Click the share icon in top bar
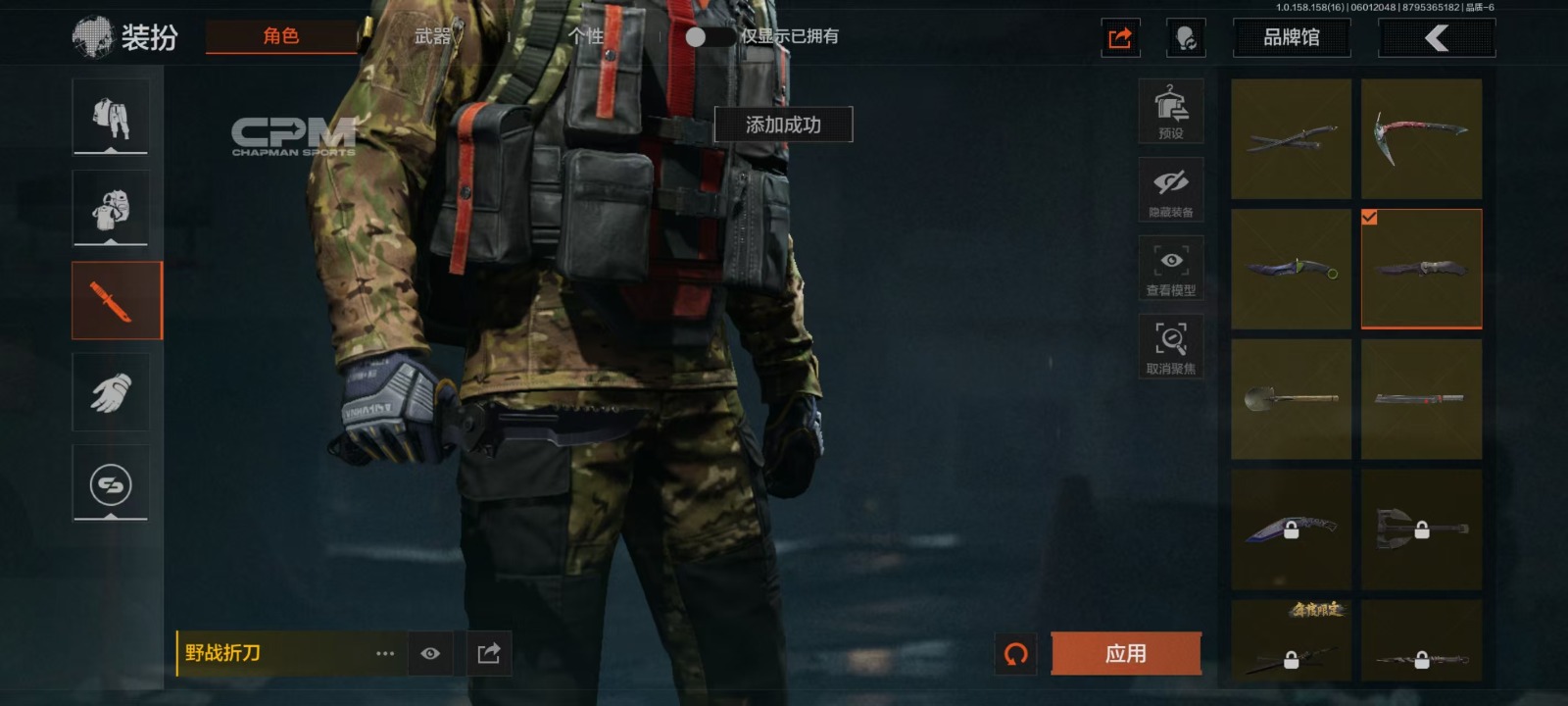Screen dimensions: 1568x706 1120,38
